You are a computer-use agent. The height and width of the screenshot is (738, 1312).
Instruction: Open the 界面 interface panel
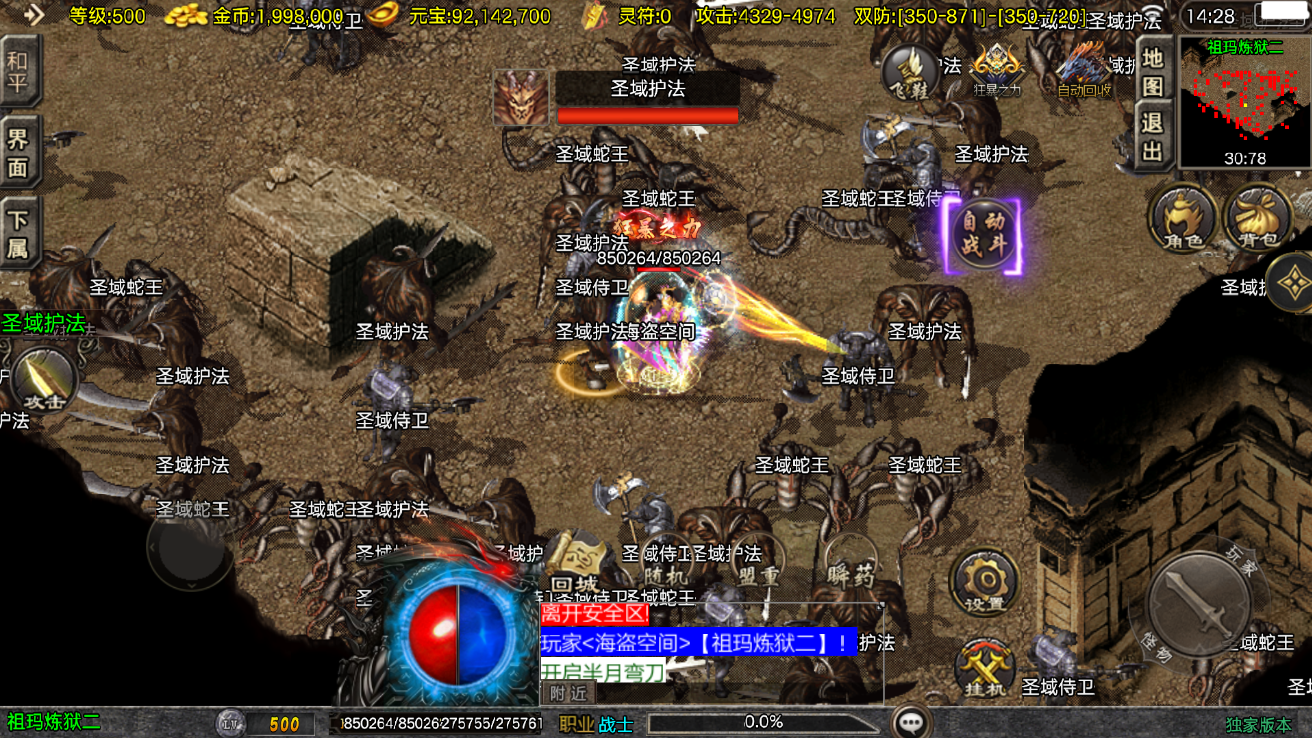click(18, 152)
